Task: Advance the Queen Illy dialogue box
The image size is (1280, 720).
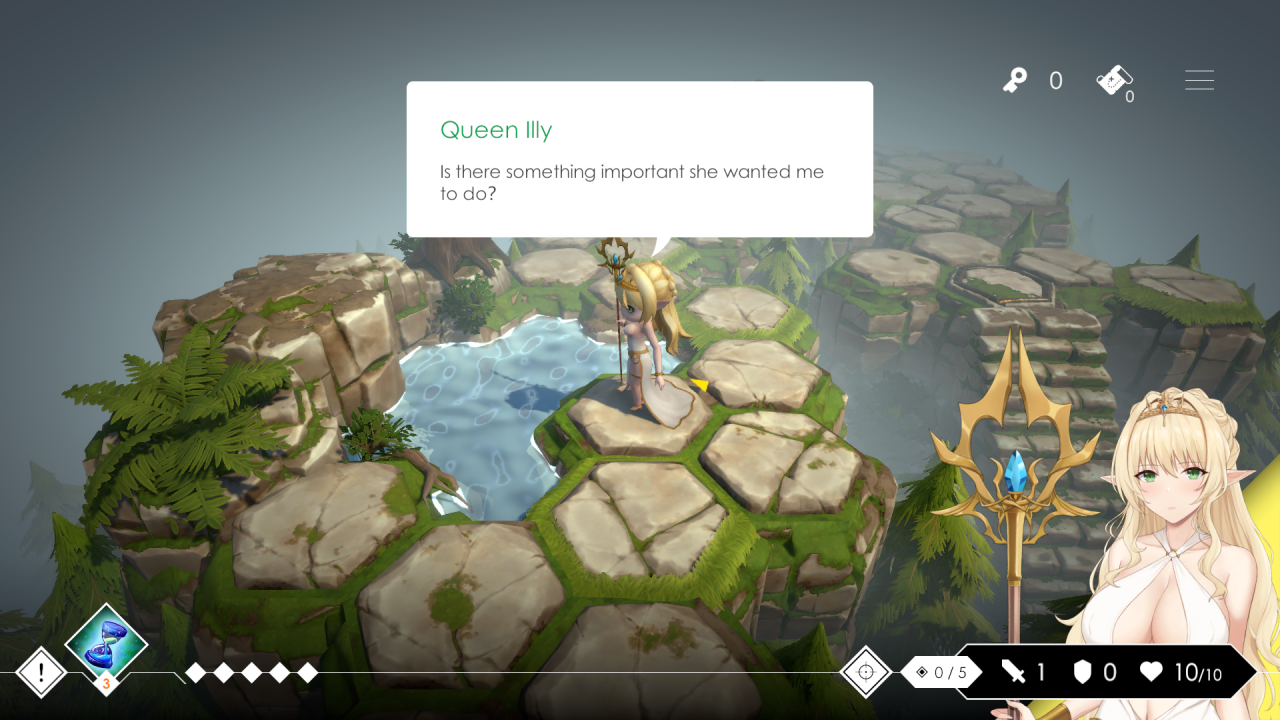Action: pyautogui.click(x=639, y=159)
